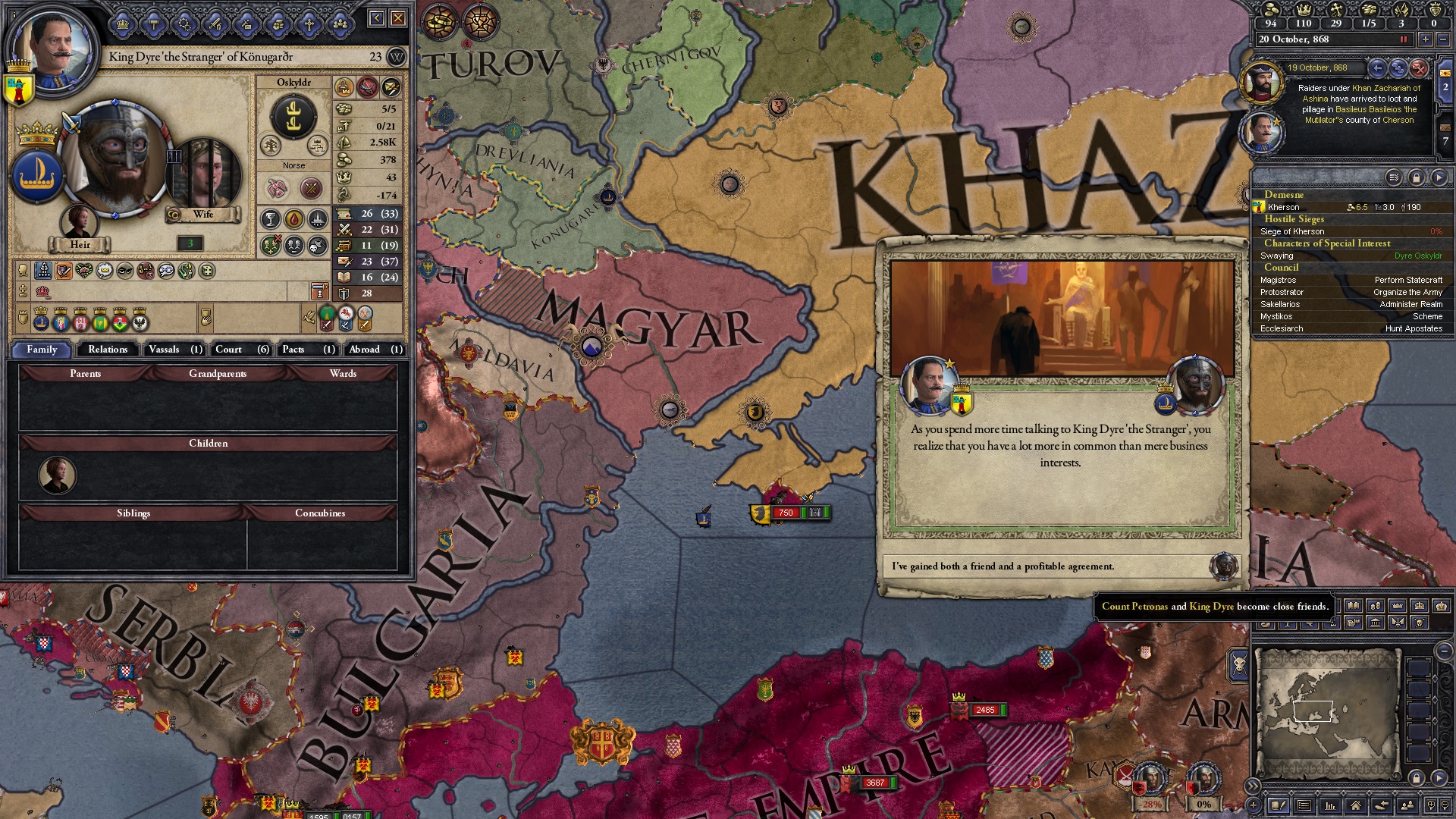The height and width of the screenshot is (819, 1456).
Task: Toggle the game pause indicator
Action: 1403,39
